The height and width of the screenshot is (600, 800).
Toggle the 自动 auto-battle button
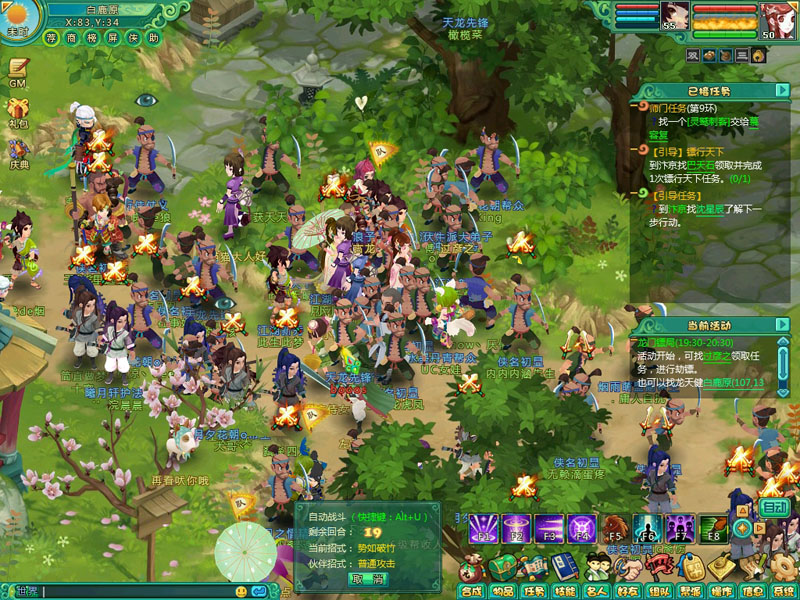[x=774, y=507]
